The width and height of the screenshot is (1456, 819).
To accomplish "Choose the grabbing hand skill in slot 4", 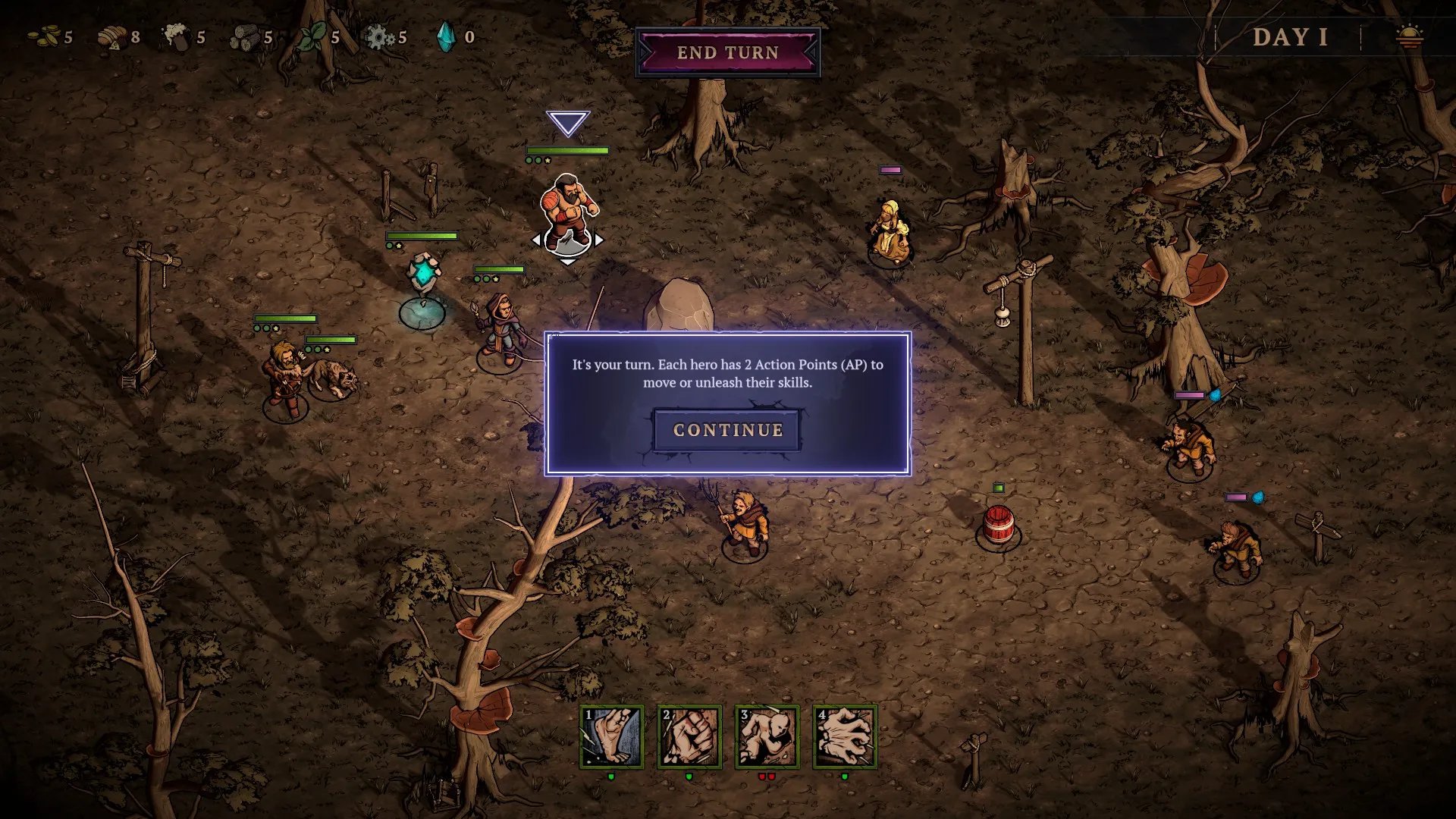I will [845, 737].
